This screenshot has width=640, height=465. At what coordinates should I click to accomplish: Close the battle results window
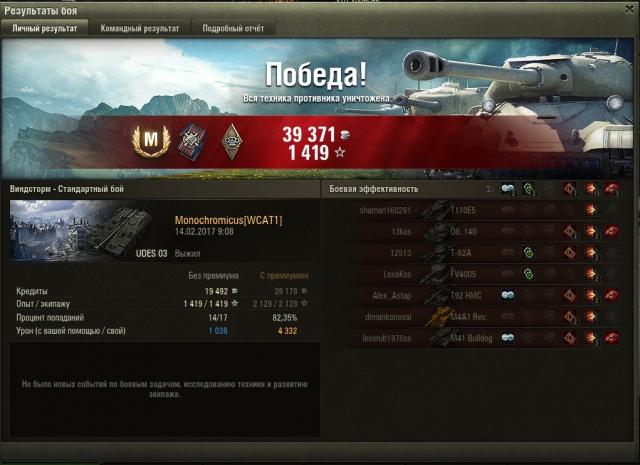[x=630, y=9]
